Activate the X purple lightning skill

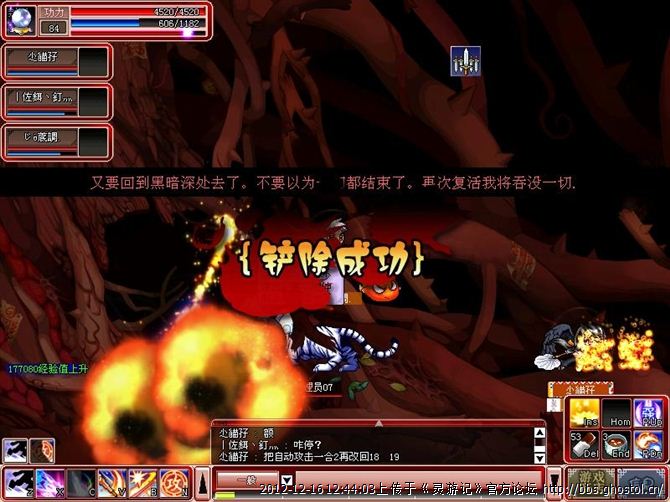point(49,483)
